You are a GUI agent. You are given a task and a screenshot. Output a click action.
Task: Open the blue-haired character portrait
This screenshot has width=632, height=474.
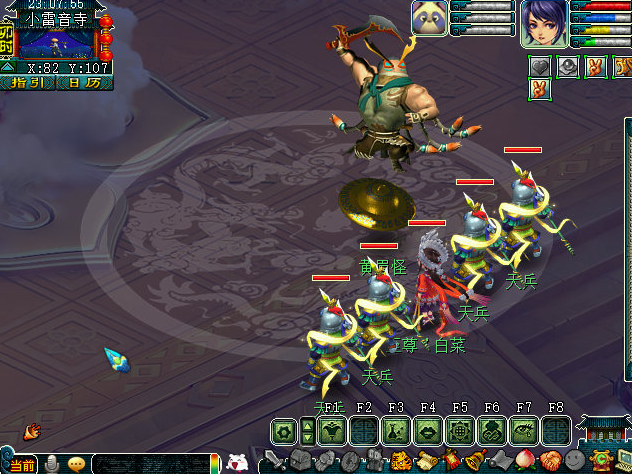click(542, 23)
